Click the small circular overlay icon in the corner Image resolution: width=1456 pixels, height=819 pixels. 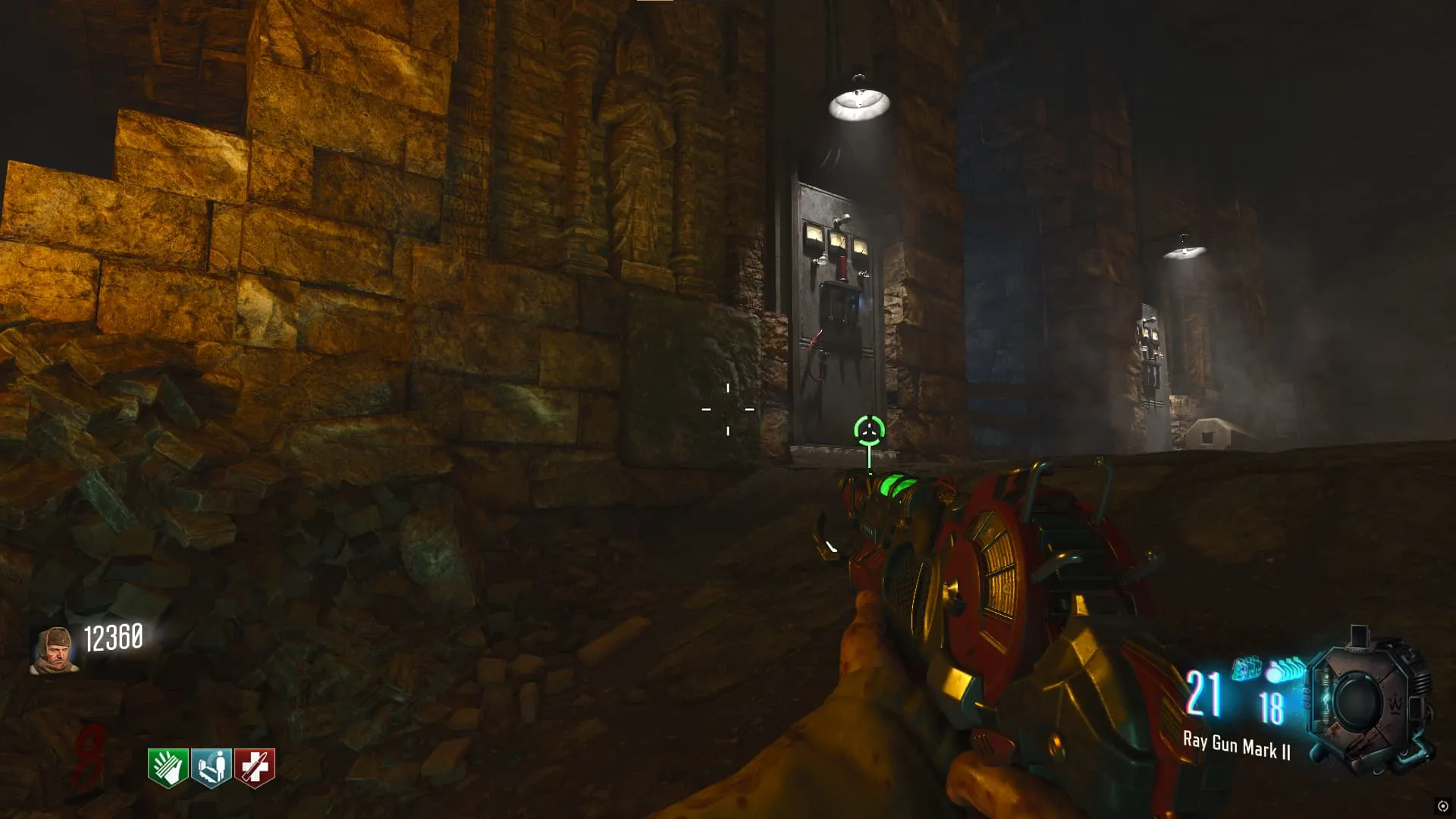(1442, 806)
